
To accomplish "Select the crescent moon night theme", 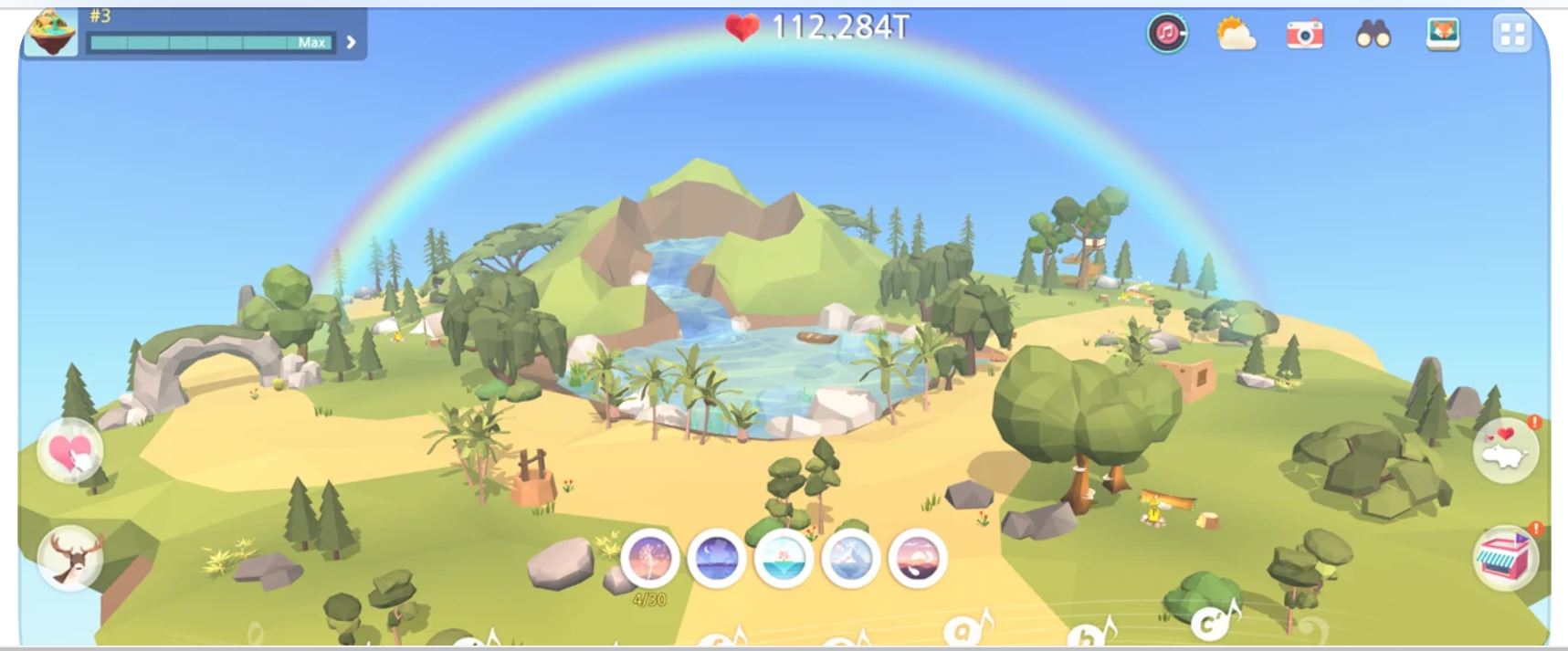I will 717,558.
